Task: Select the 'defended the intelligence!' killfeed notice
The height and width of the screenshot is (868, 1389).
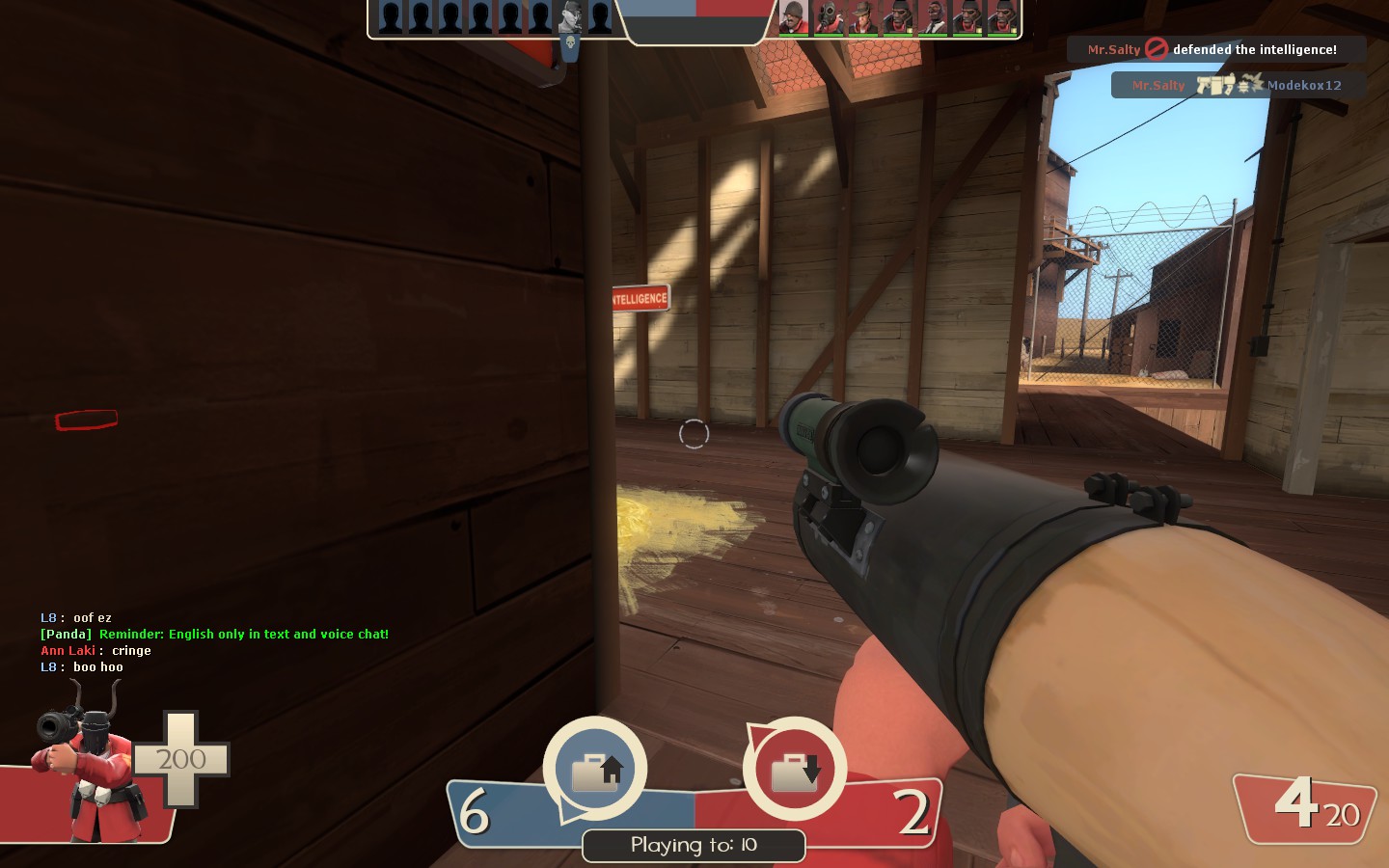Action: tap(1216, 49)
